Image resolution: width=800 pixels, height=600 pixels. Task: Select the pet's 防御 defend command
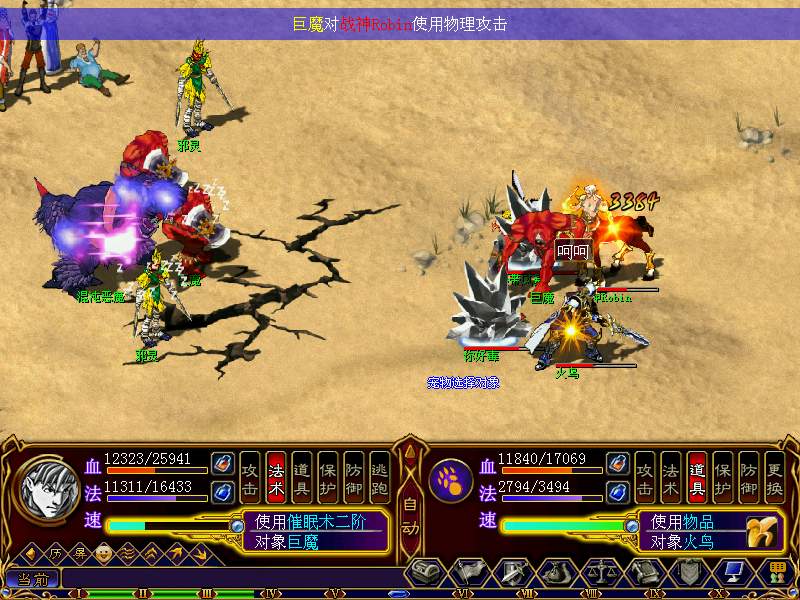749,477
